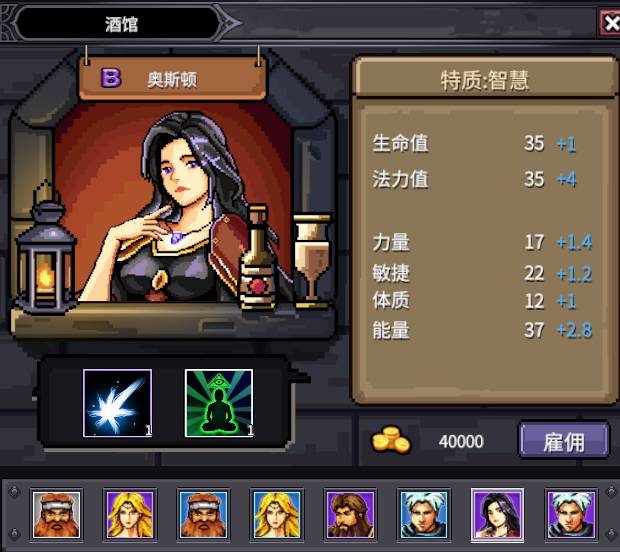Pick the blonde woman portrait with purple background

tap(129, 514)
